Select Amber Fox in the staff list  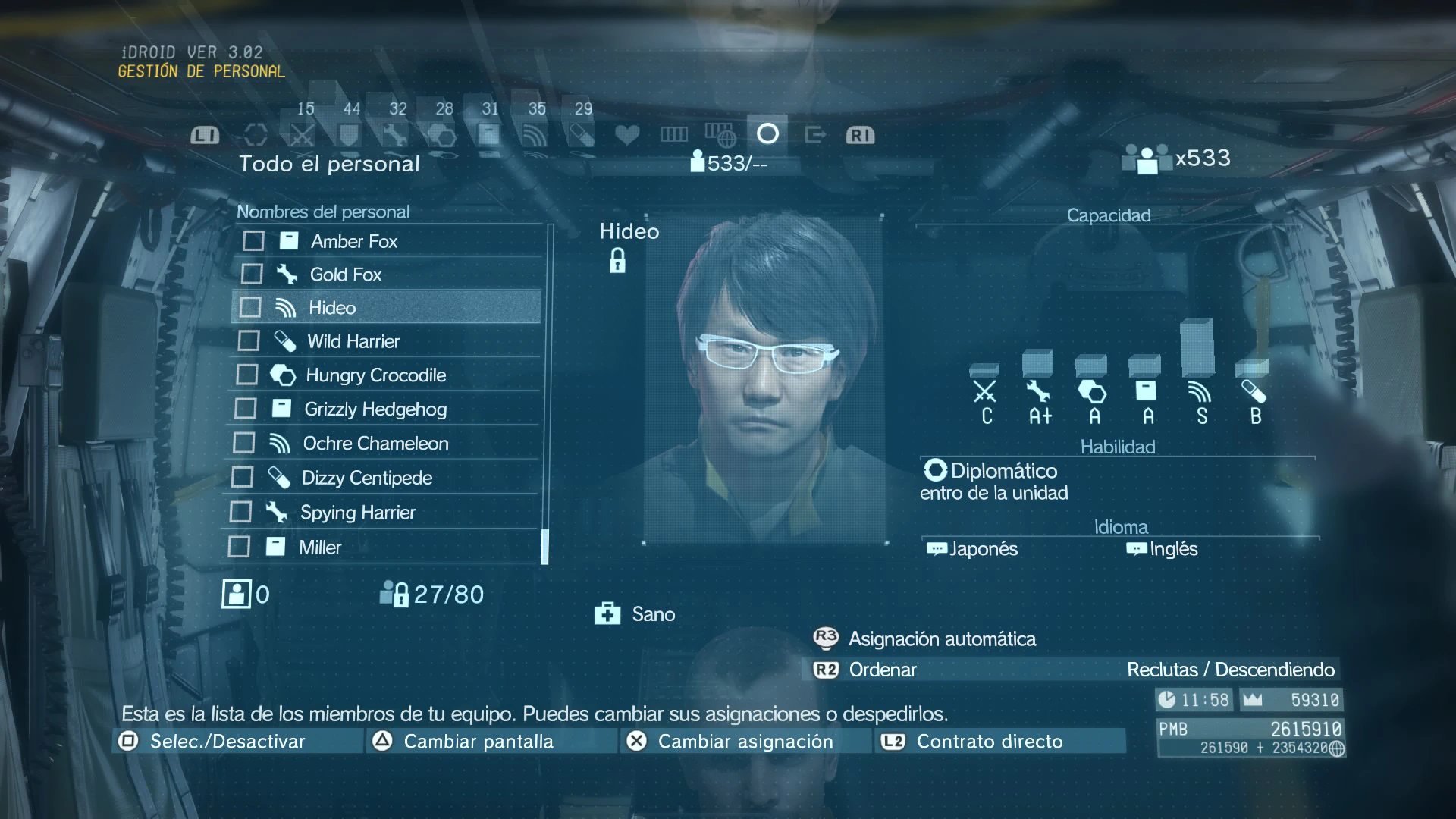354,241
